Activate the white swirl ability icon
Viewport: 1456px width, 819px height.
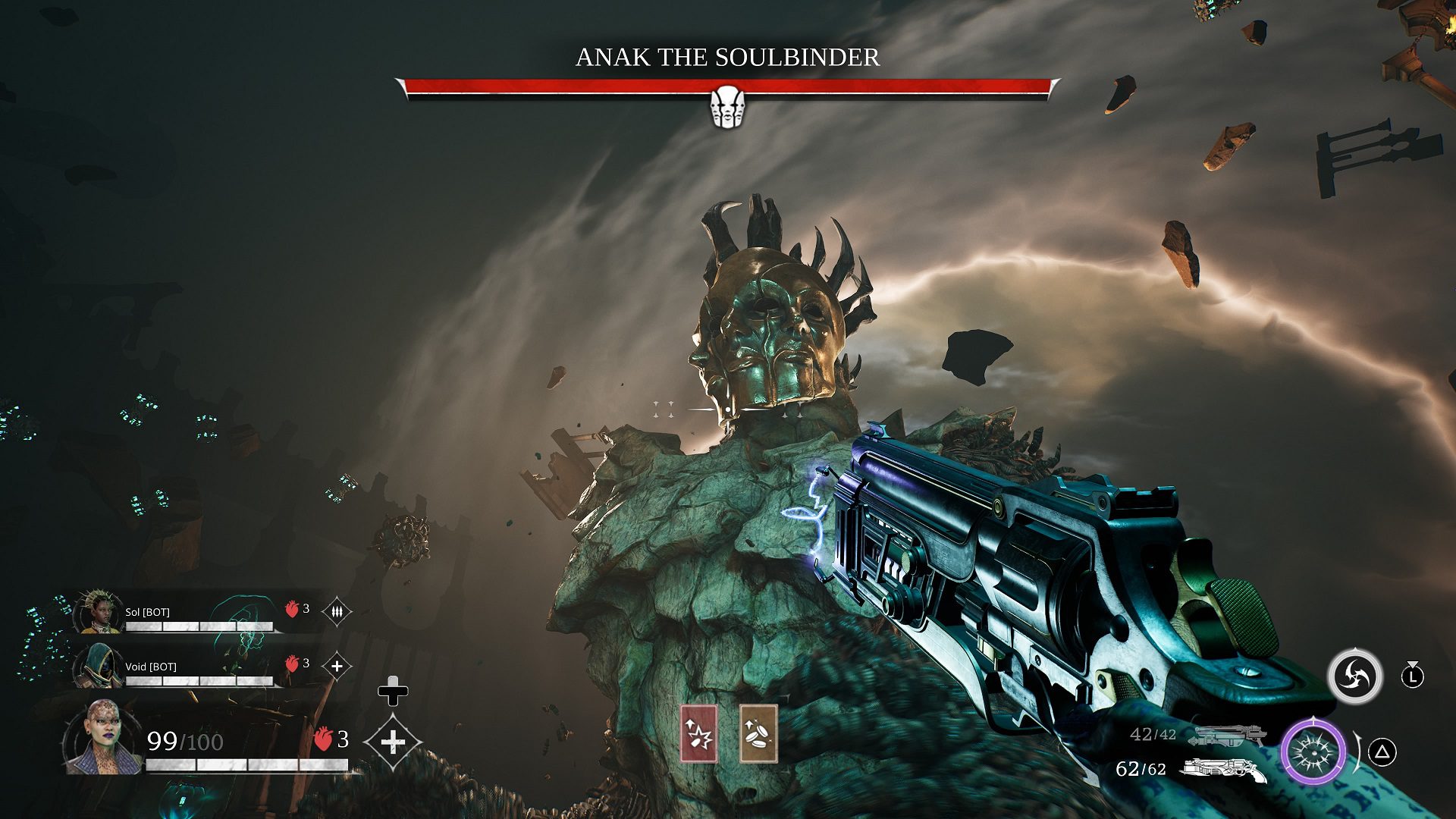1354,676
